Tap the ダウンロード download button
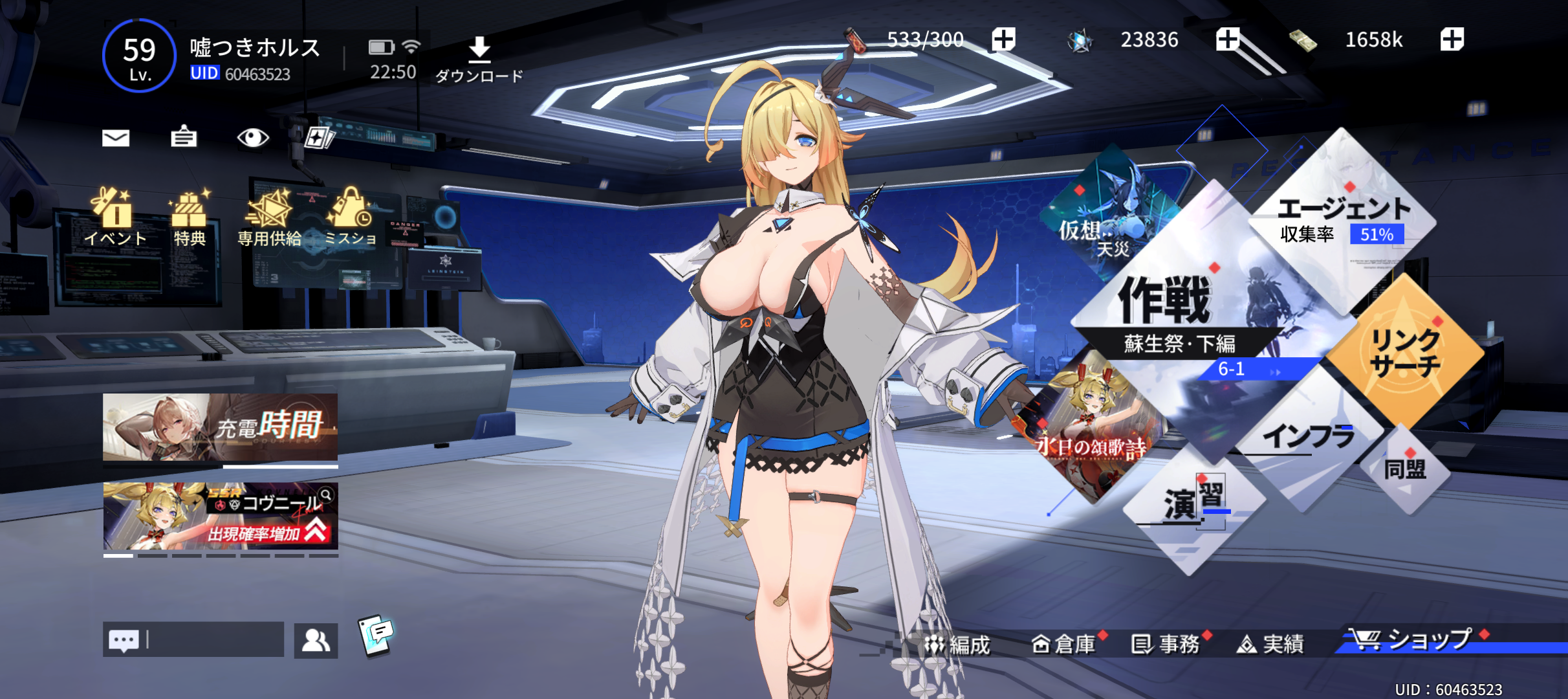1568x699 pixels. pyautogui.click(x=479, y=60)
